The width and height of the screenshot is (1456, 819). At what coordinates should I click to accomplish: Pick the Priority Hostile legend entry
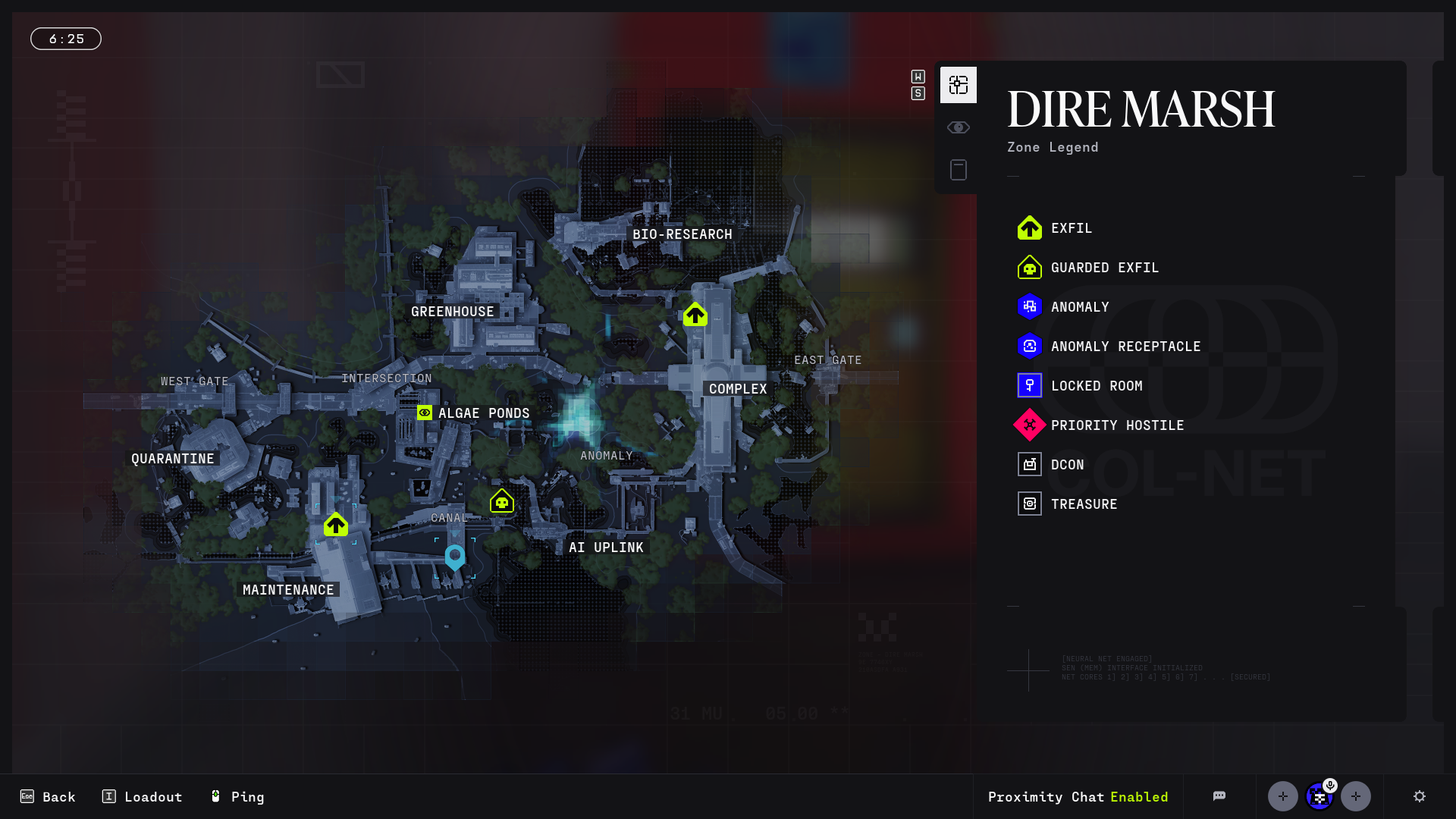(x=1116, y=425)
